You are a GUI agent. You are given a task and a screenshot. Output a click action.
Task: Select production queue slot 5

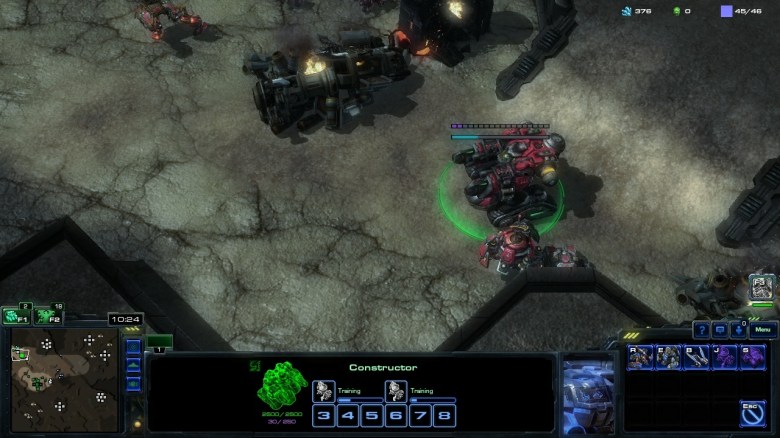point(370,415)
